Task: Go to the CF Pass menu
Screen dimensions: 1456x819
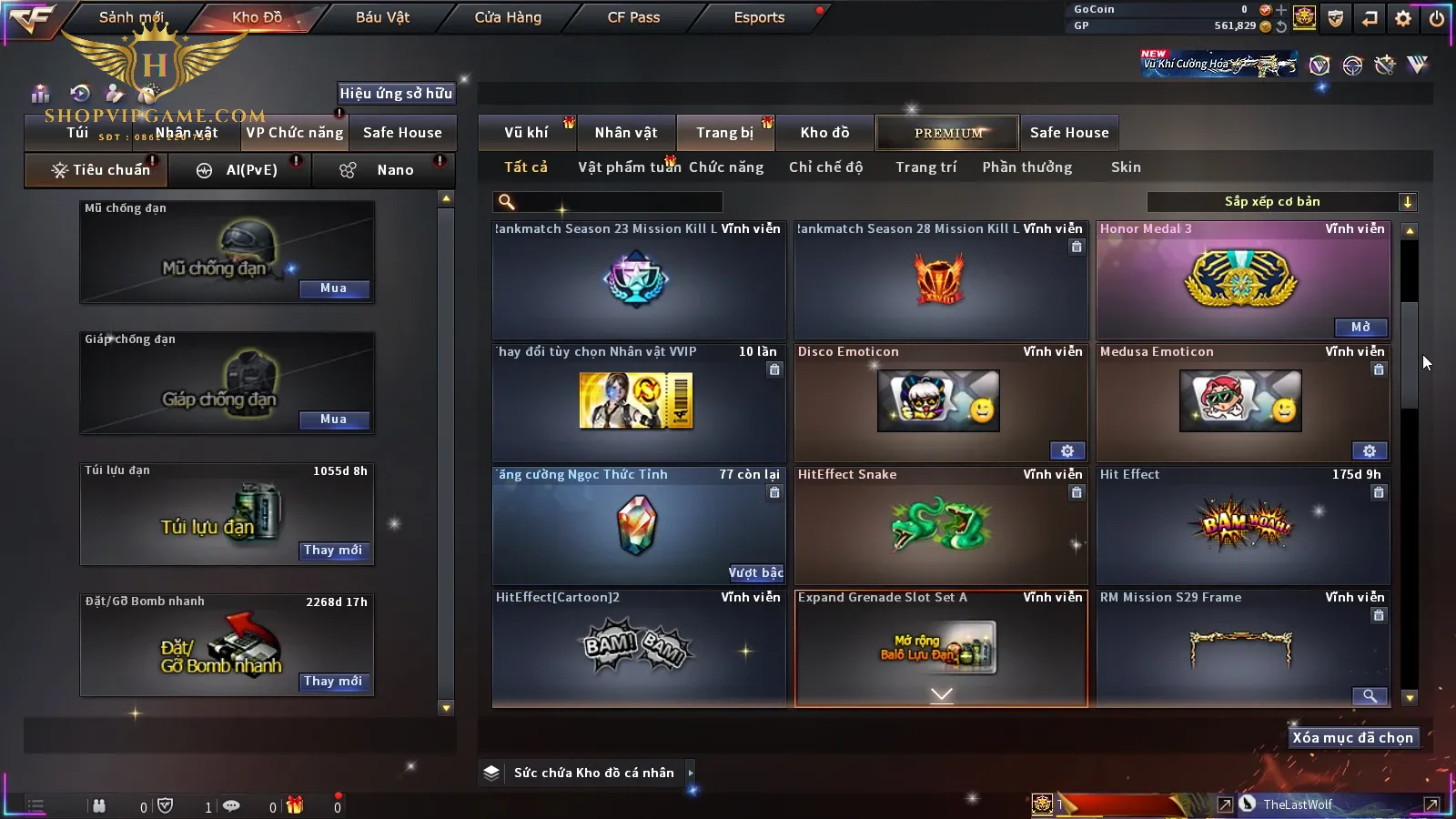Action: point(633,17)
